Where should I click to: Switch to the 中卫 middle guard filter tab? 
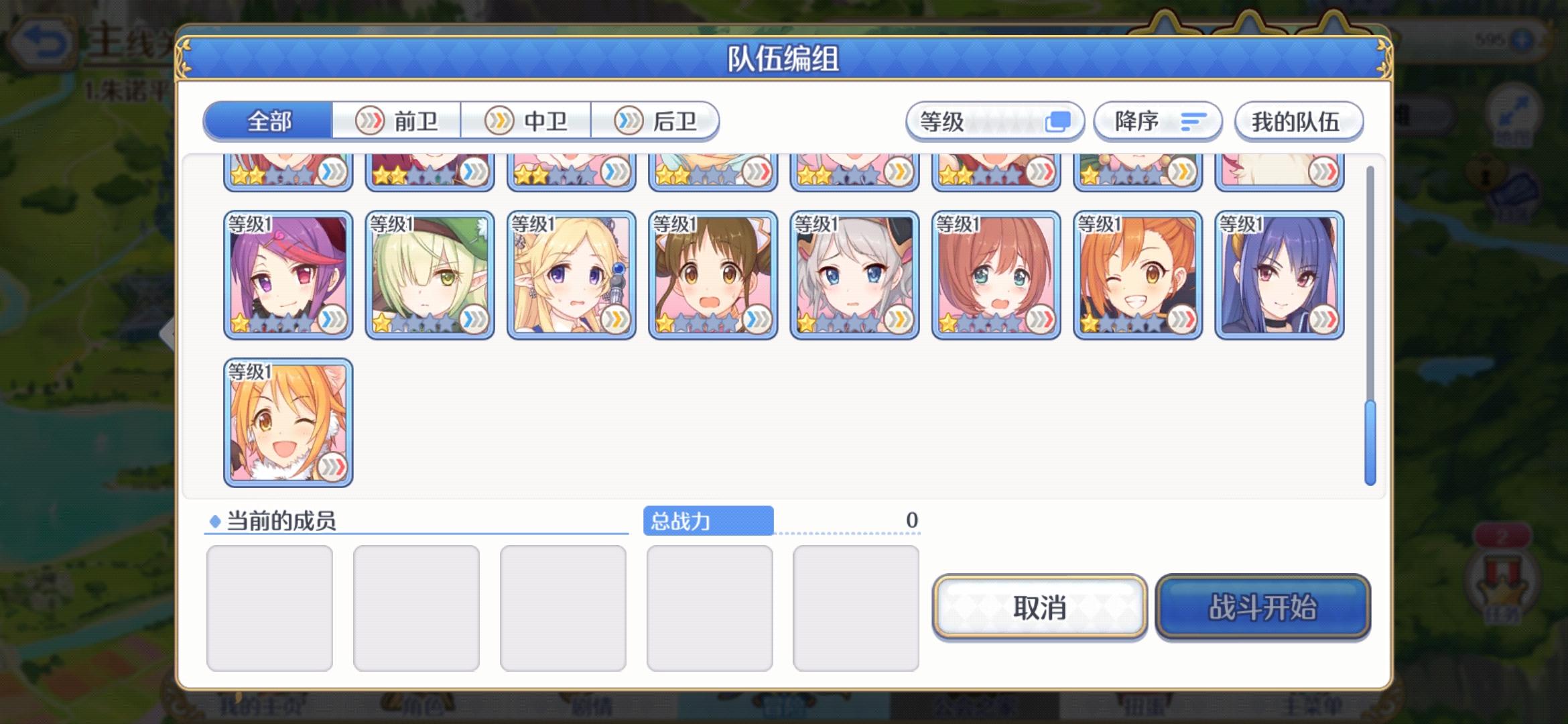tap(527, 121)
